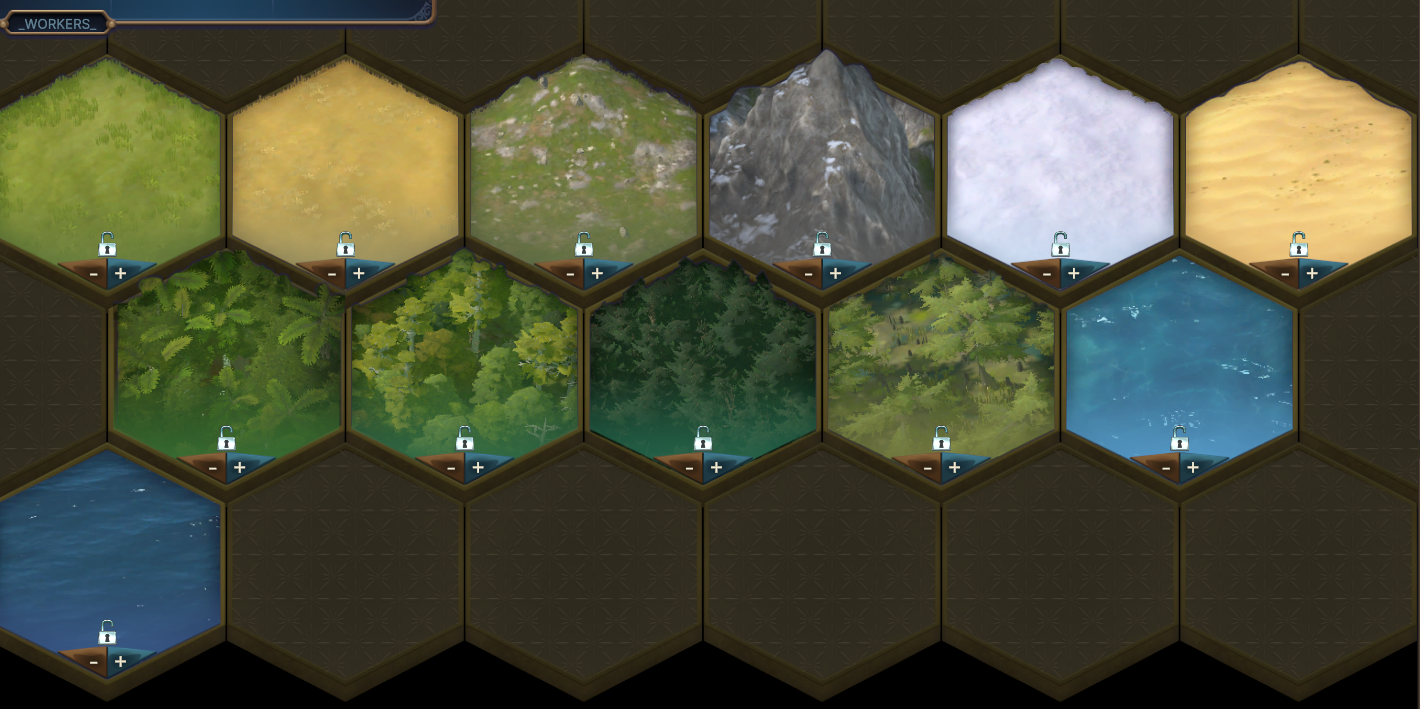Decrease the yellow plains tile count
1420x709 pixels.
pos(332,273)
